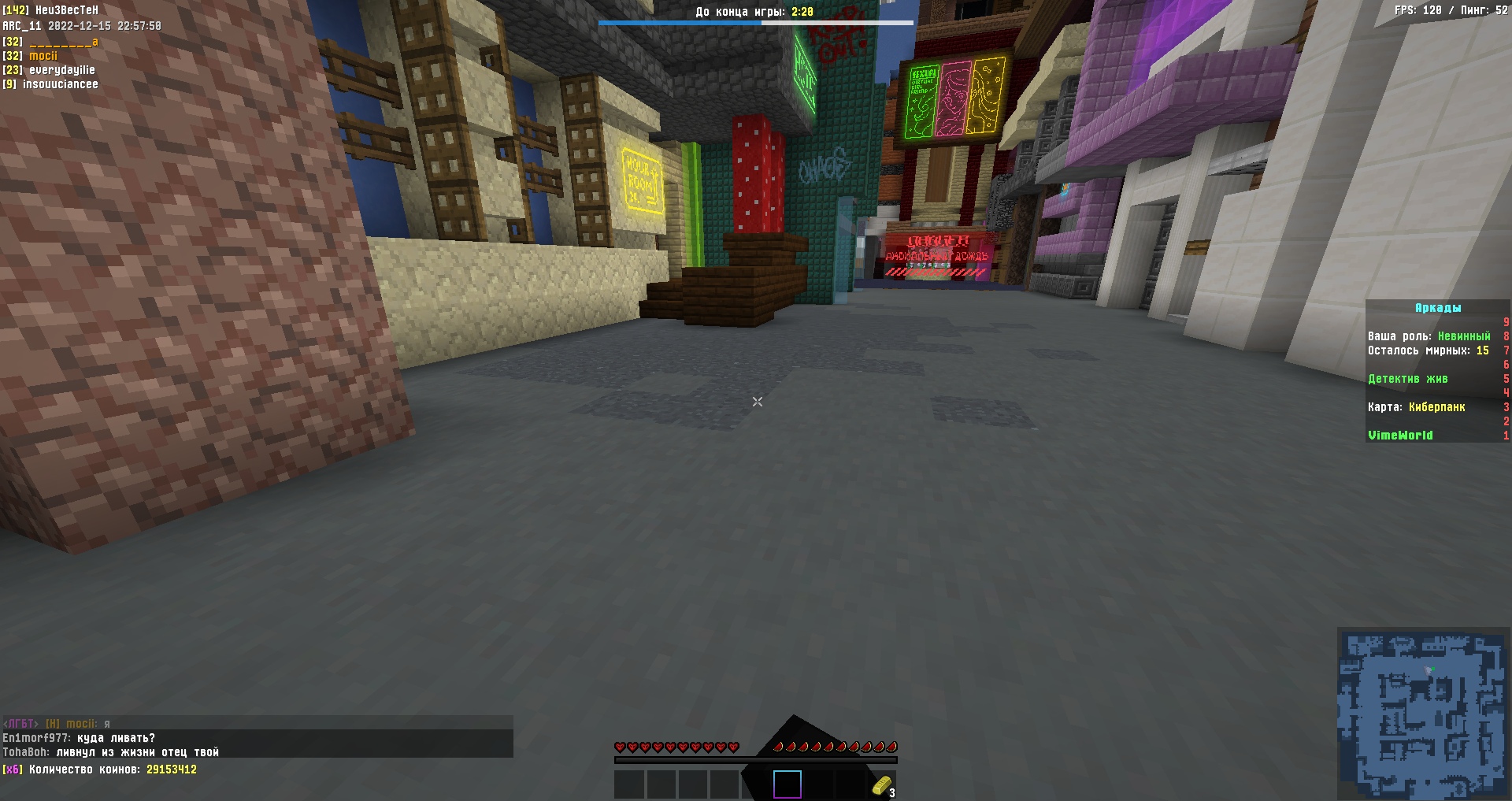Image resolution: width=1512 pixels, height=801 pixels.
Task: Select the highlighted hotbar slot with cyan-purple outline
Action: tap(787, 785)
